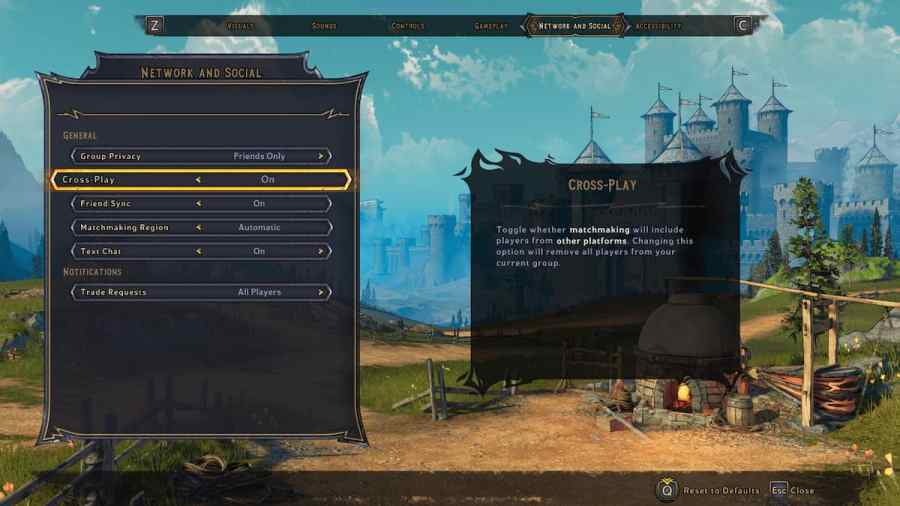
Task: Click the left arrow beside Friend Sync value
Action: 198,204
